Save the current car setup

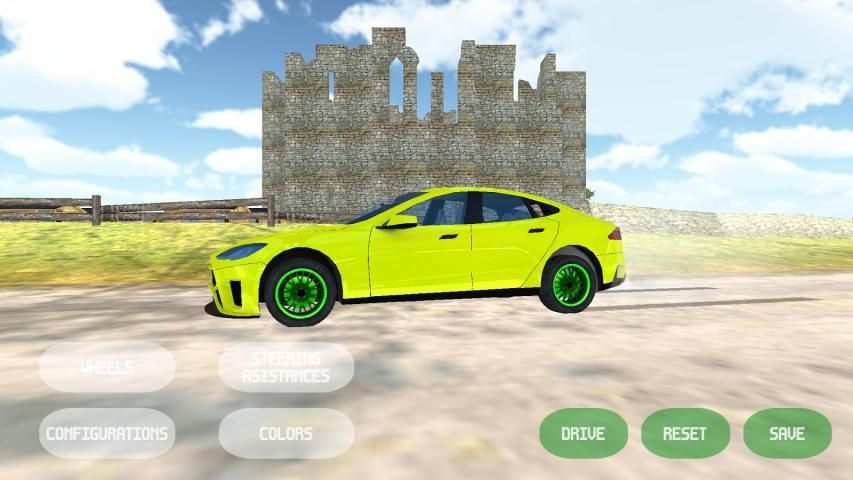tap(787, 433)
